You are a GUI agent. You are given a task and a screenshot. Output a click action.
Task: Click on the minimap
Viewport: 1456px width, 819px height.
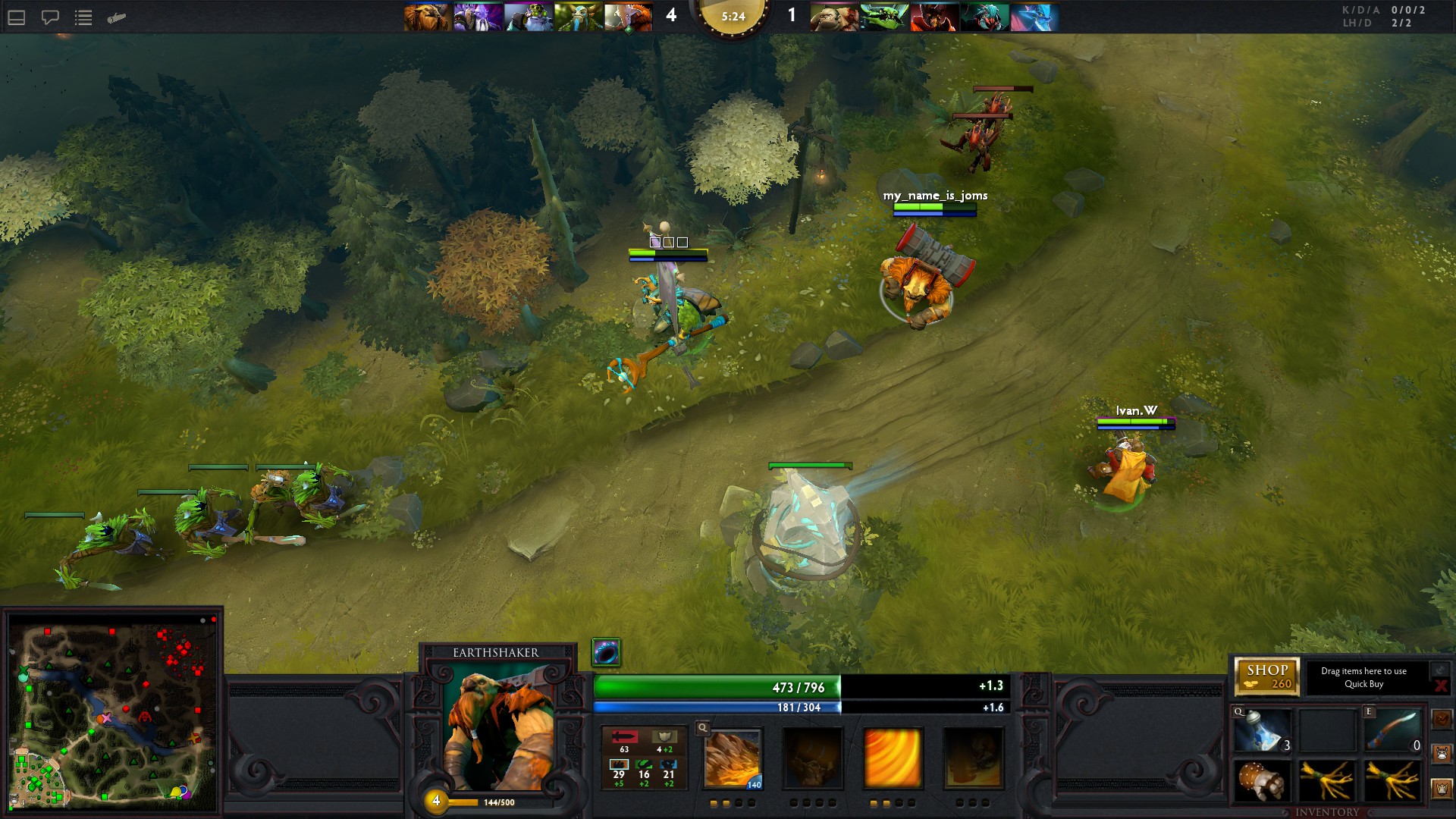coord(112,711)
